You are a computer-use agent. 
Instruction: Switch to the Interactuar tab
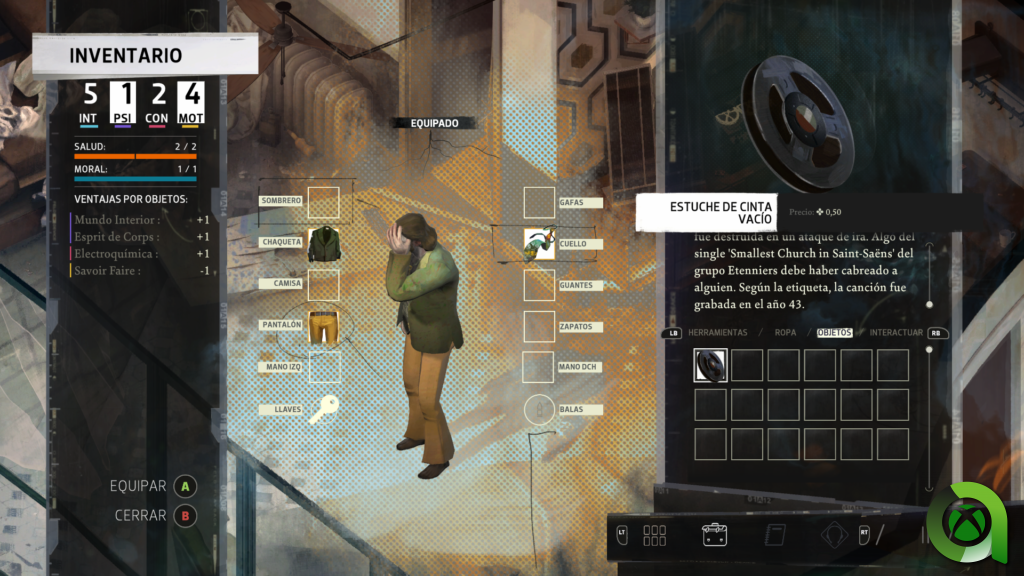pyautogui.click(x=897, y=332)
